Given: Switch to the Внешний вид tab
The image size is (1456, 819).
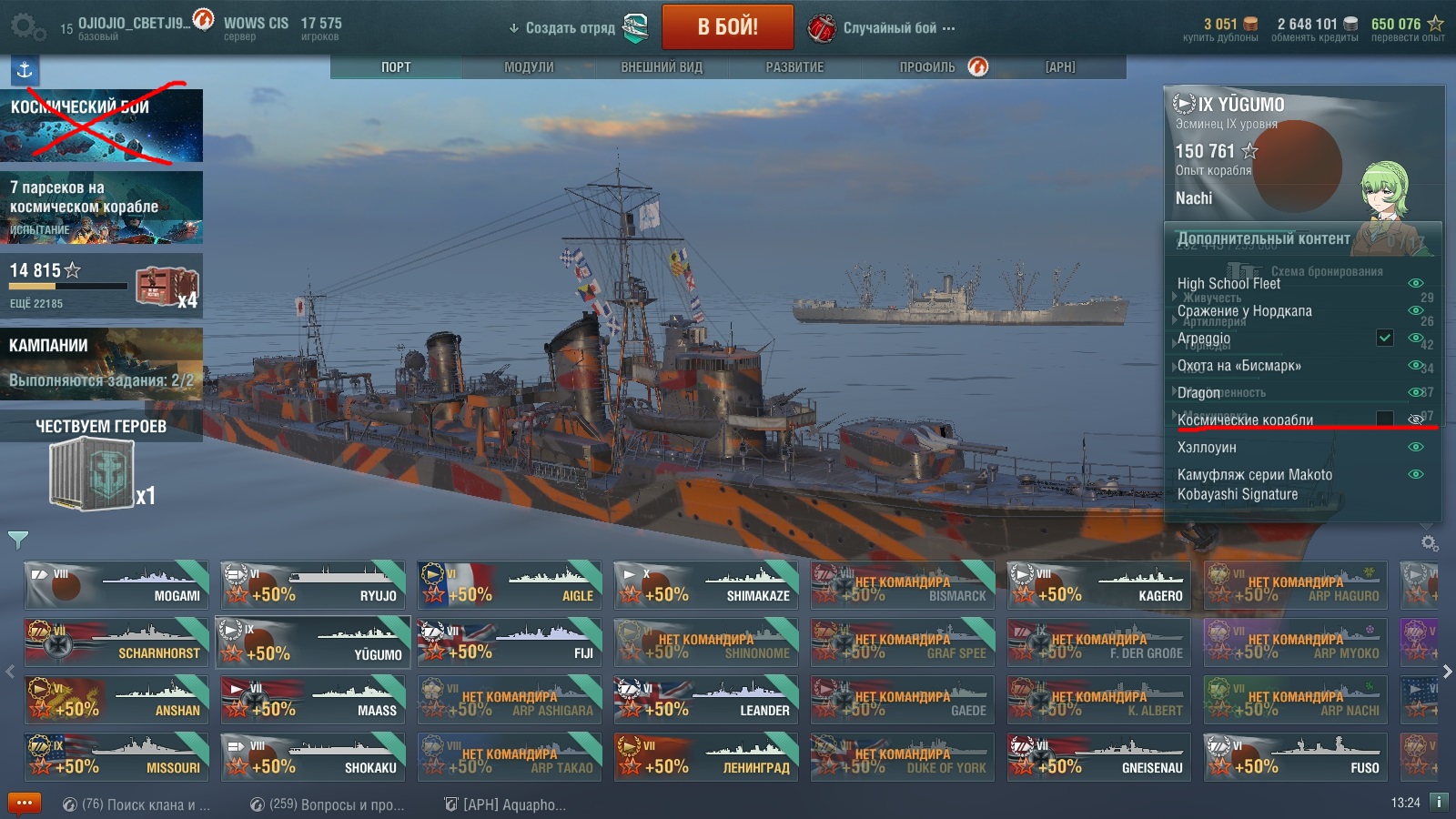Looking at the screenshot, I should click(x=662, y=67).
